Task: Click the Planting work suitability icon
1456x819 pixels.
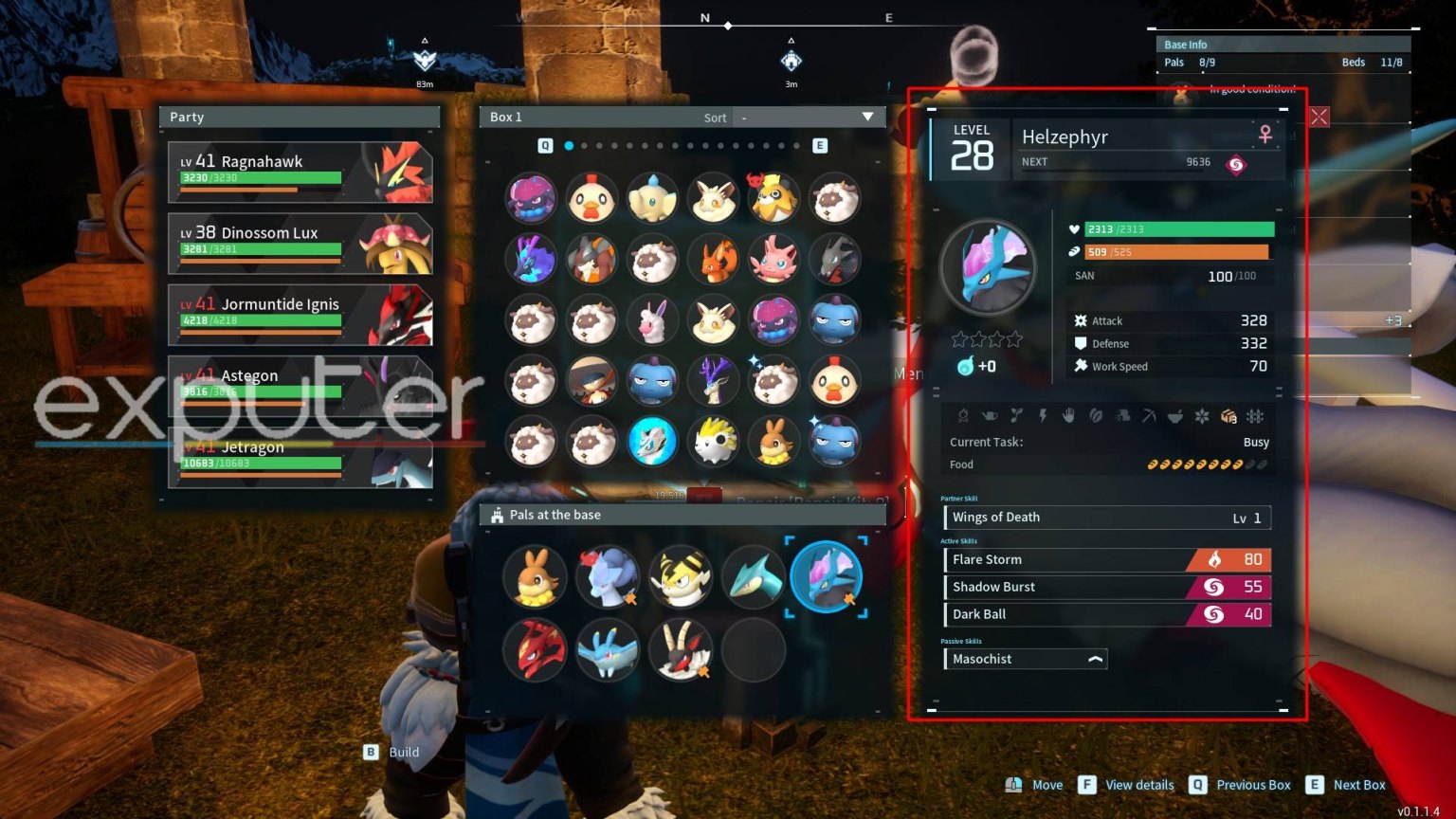Action: point(1017,416)
